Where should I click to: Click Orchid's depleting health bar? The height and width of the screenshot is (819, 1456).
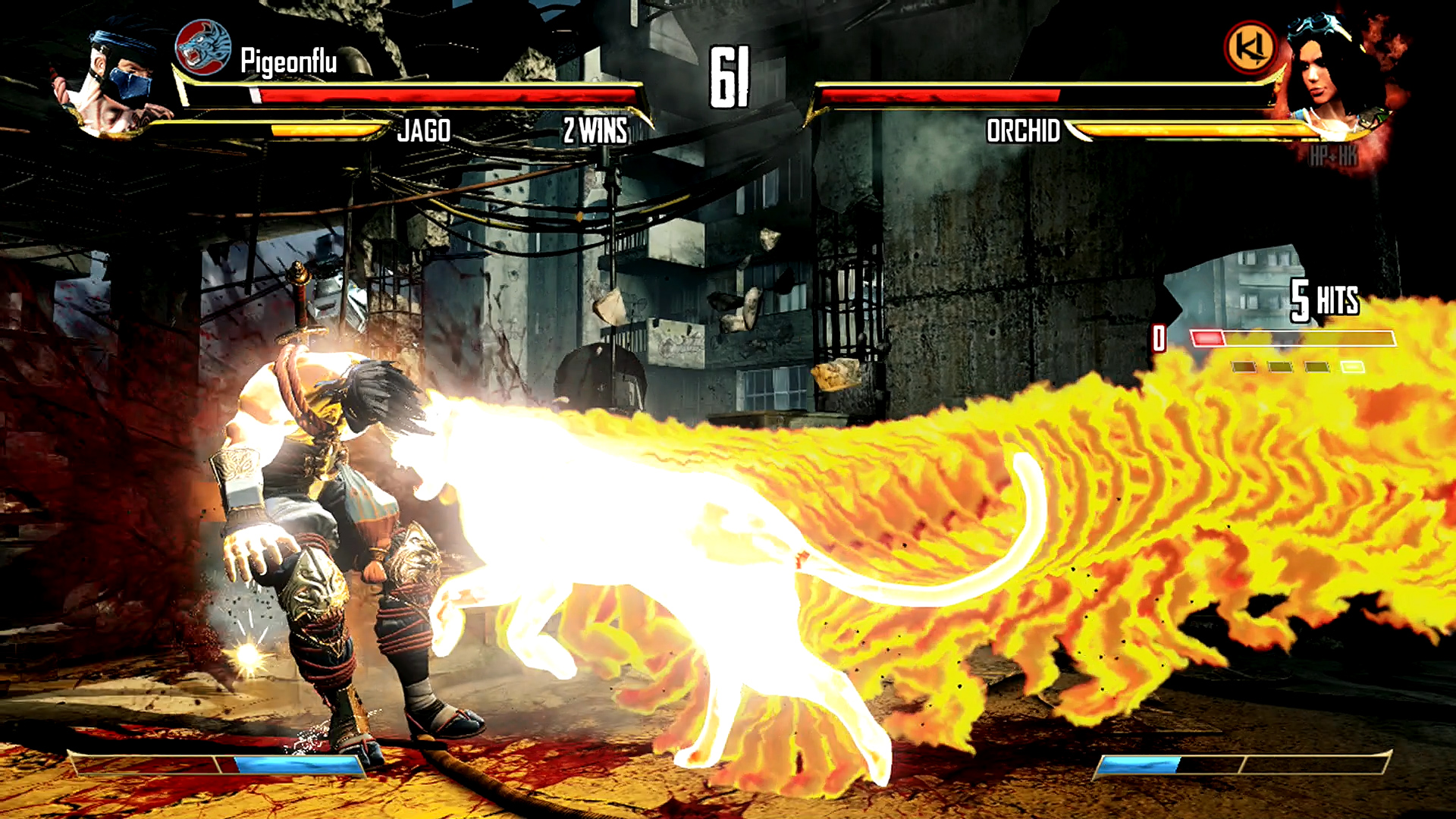pyautogui.click(x=940, y=95)
